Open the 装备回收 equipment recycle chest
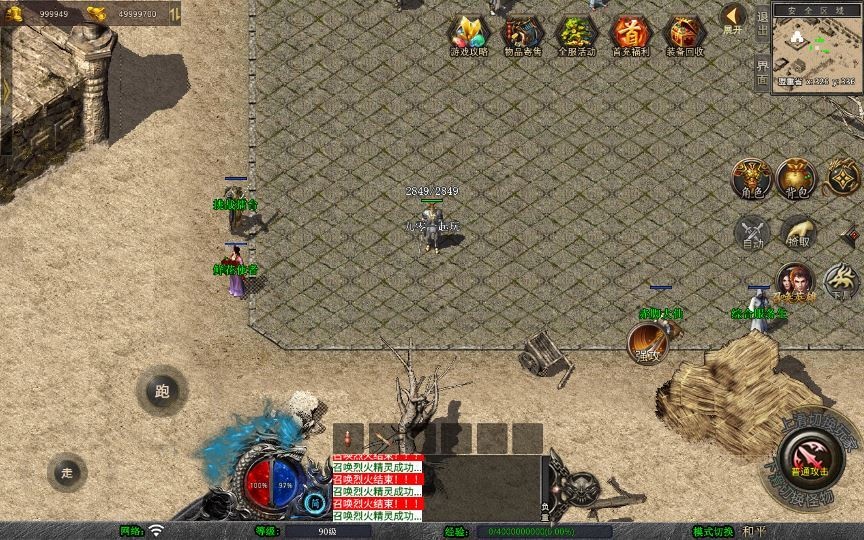Viewport: 864px width, 540px height. tap(685, 35)
